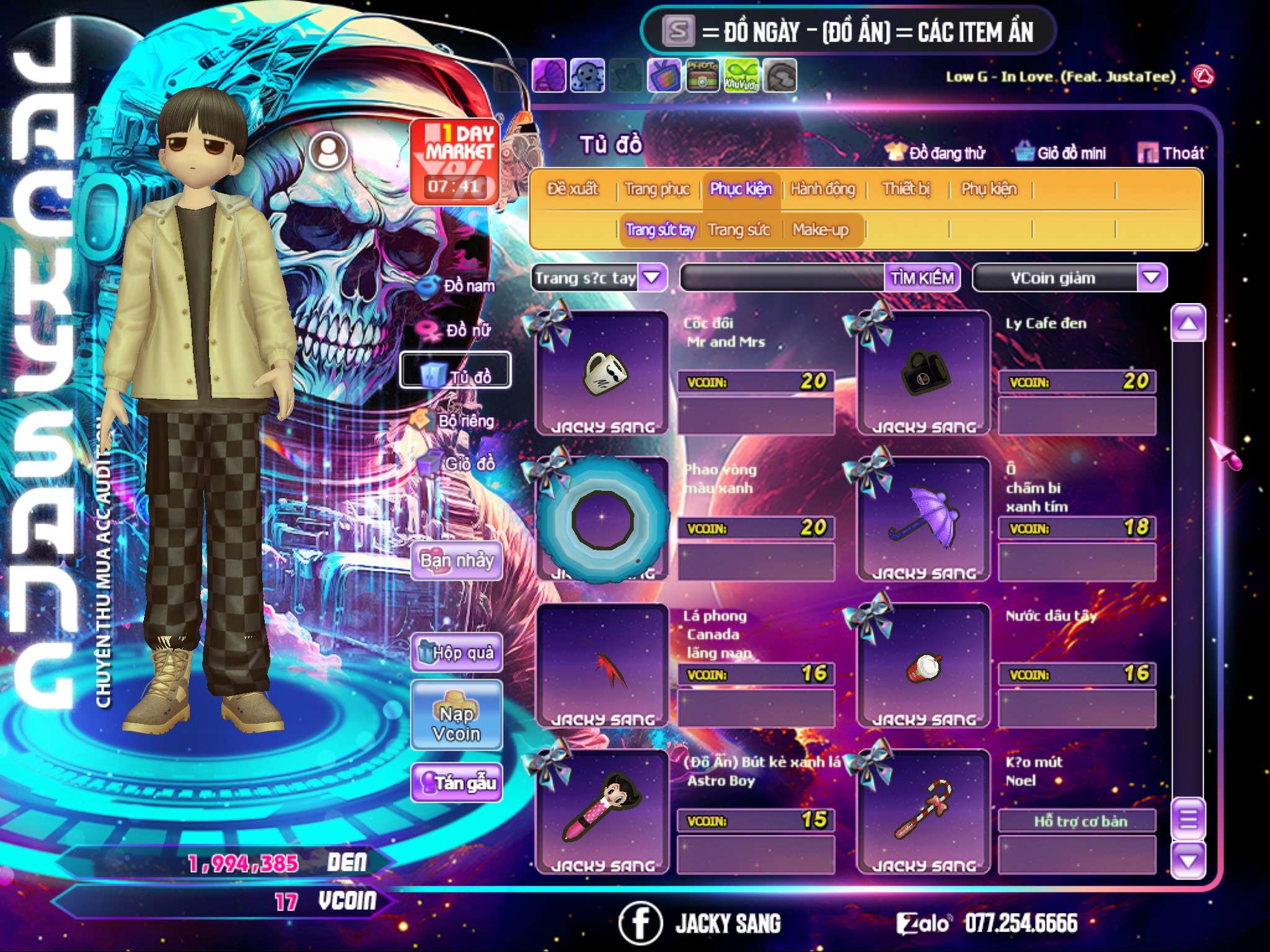Open the Trang sức tay filter dropdown

[652, 278]
